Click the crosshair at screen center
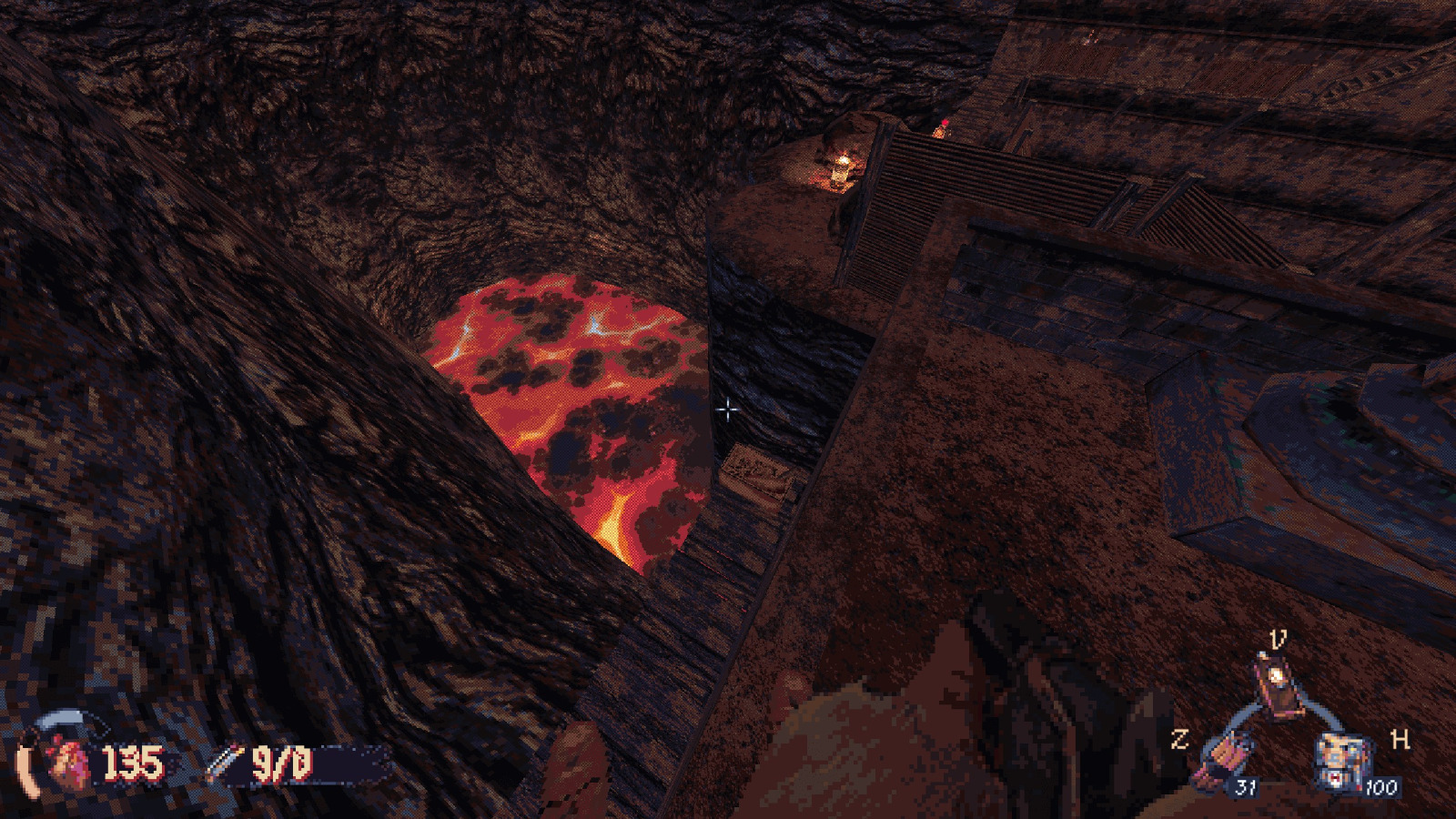The width and height of the screenshot is (1456, 819). pos(728,411)
